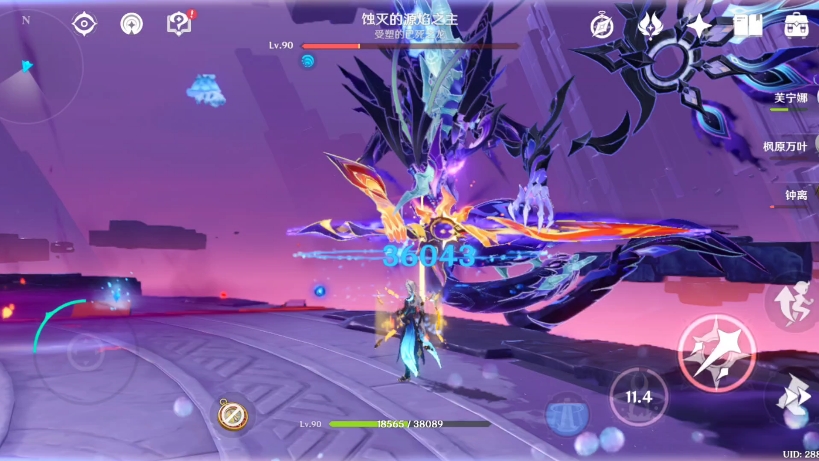The image size is (819, 461).
Task: Open the backpack inventory
Action: click(797, 26)
